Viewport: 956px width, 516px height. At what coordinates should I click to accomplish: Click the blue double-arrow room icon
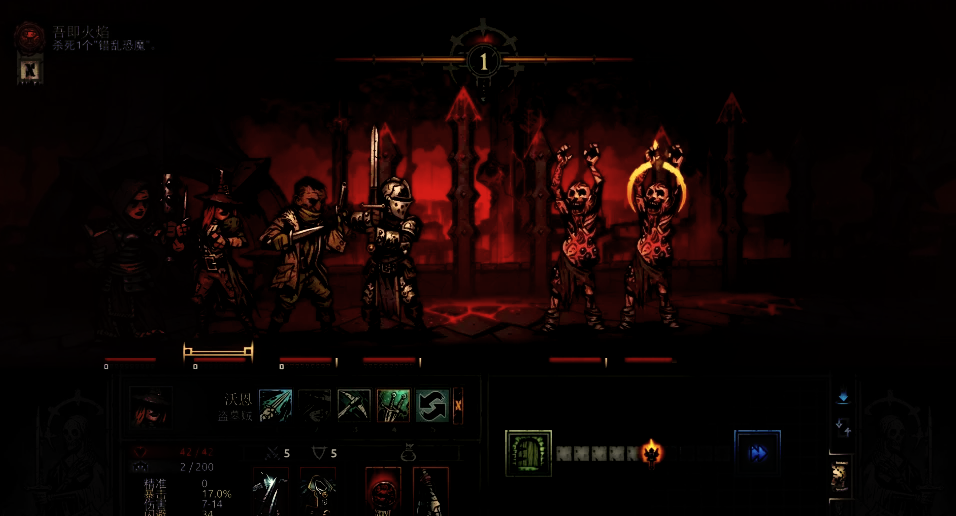(757, 453)
